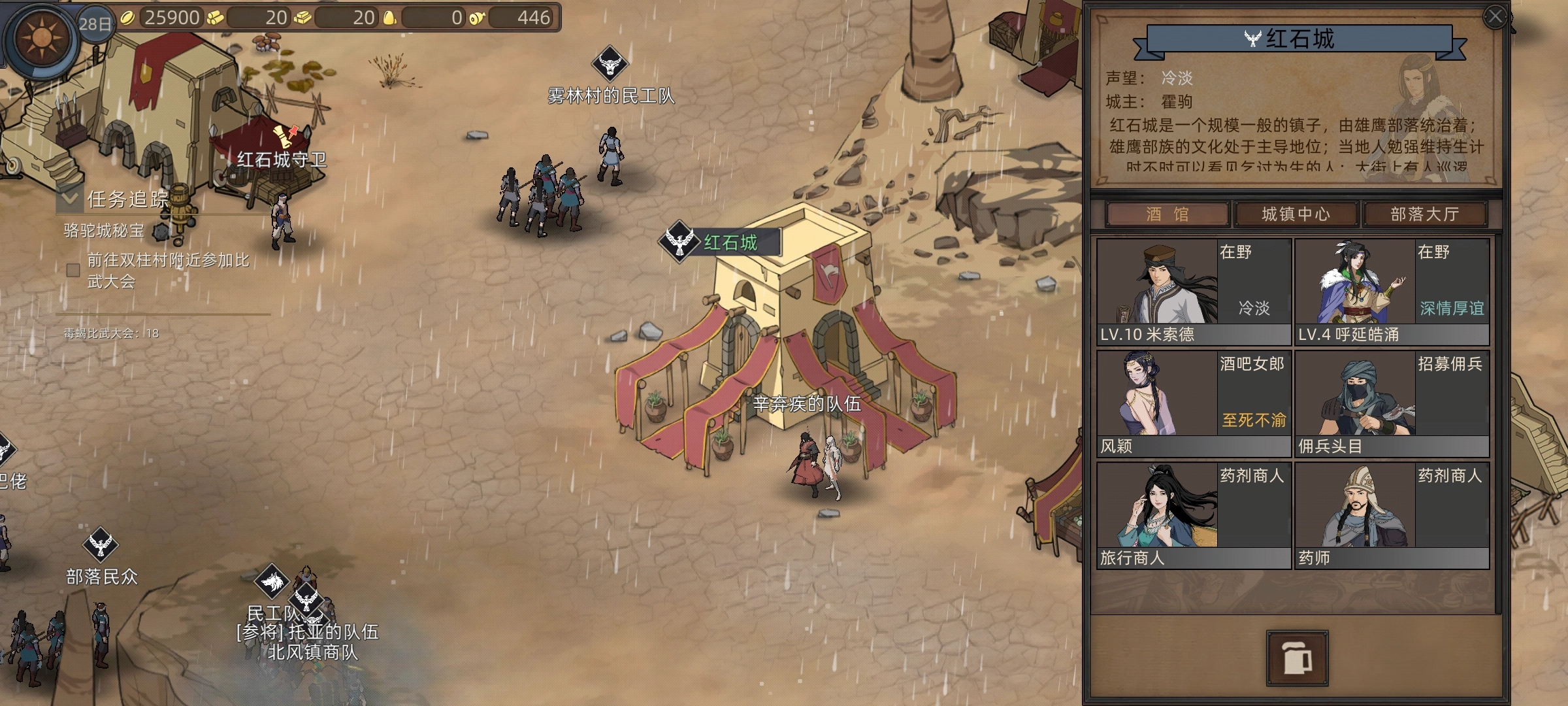Select the 红石城 map label
This screenshot has height=706, width=1568.
[x=729, y=243]
